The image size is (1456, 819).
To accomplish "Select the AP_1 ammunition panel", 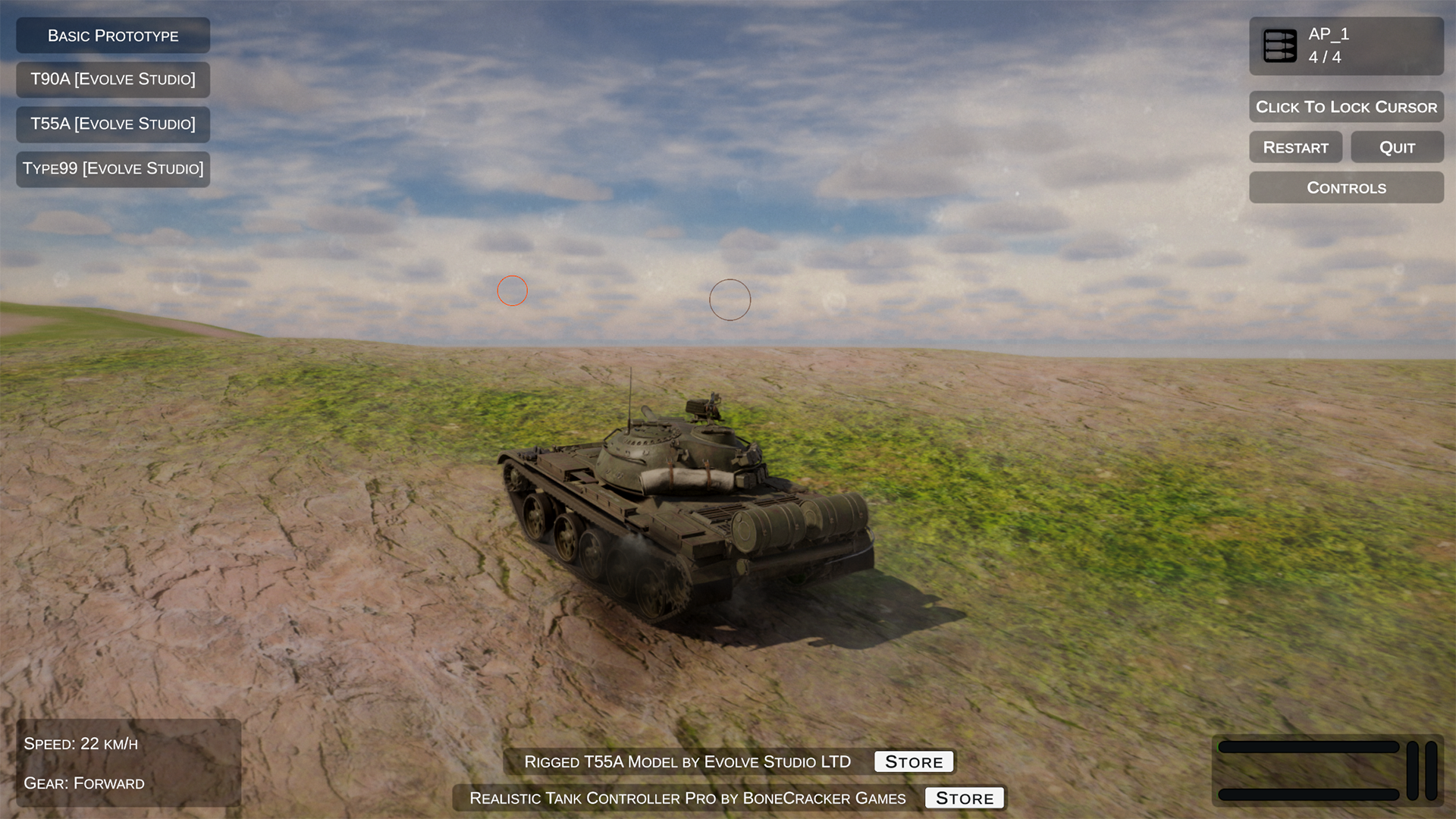I will point(1346,46).
